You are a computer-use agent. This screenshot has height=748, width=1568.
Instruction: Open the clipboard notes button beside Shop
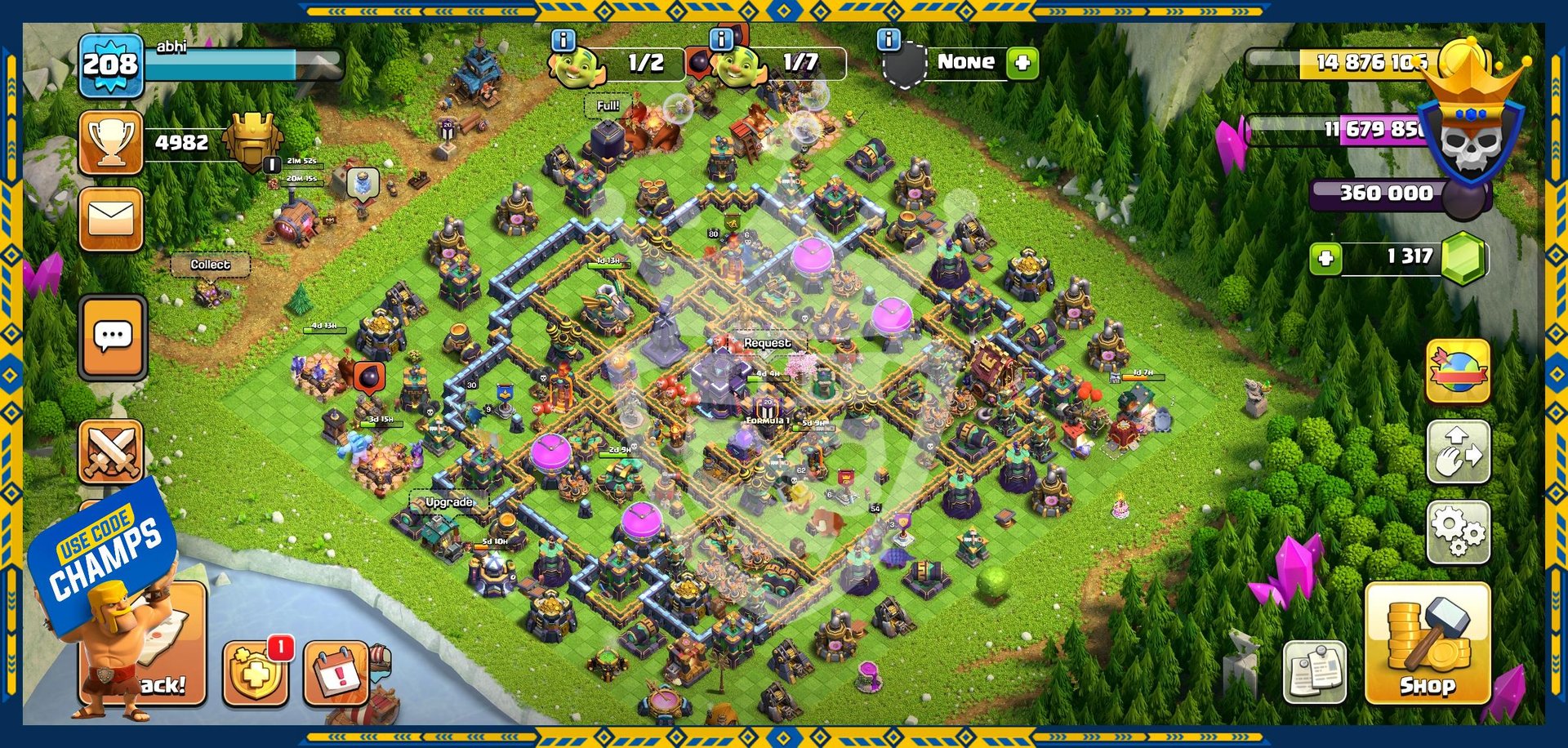[1314, 671]
